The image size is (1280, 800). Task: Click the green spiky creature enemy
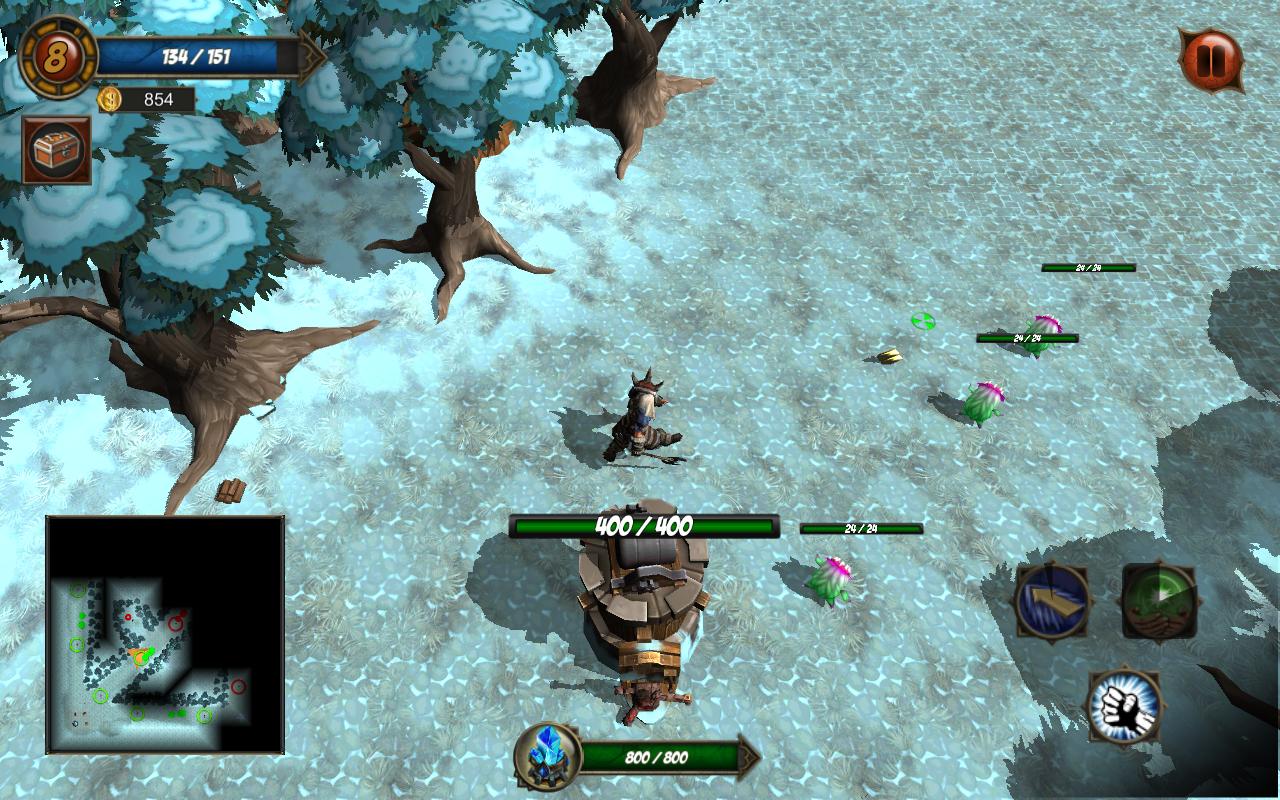[x=982, y=400]
